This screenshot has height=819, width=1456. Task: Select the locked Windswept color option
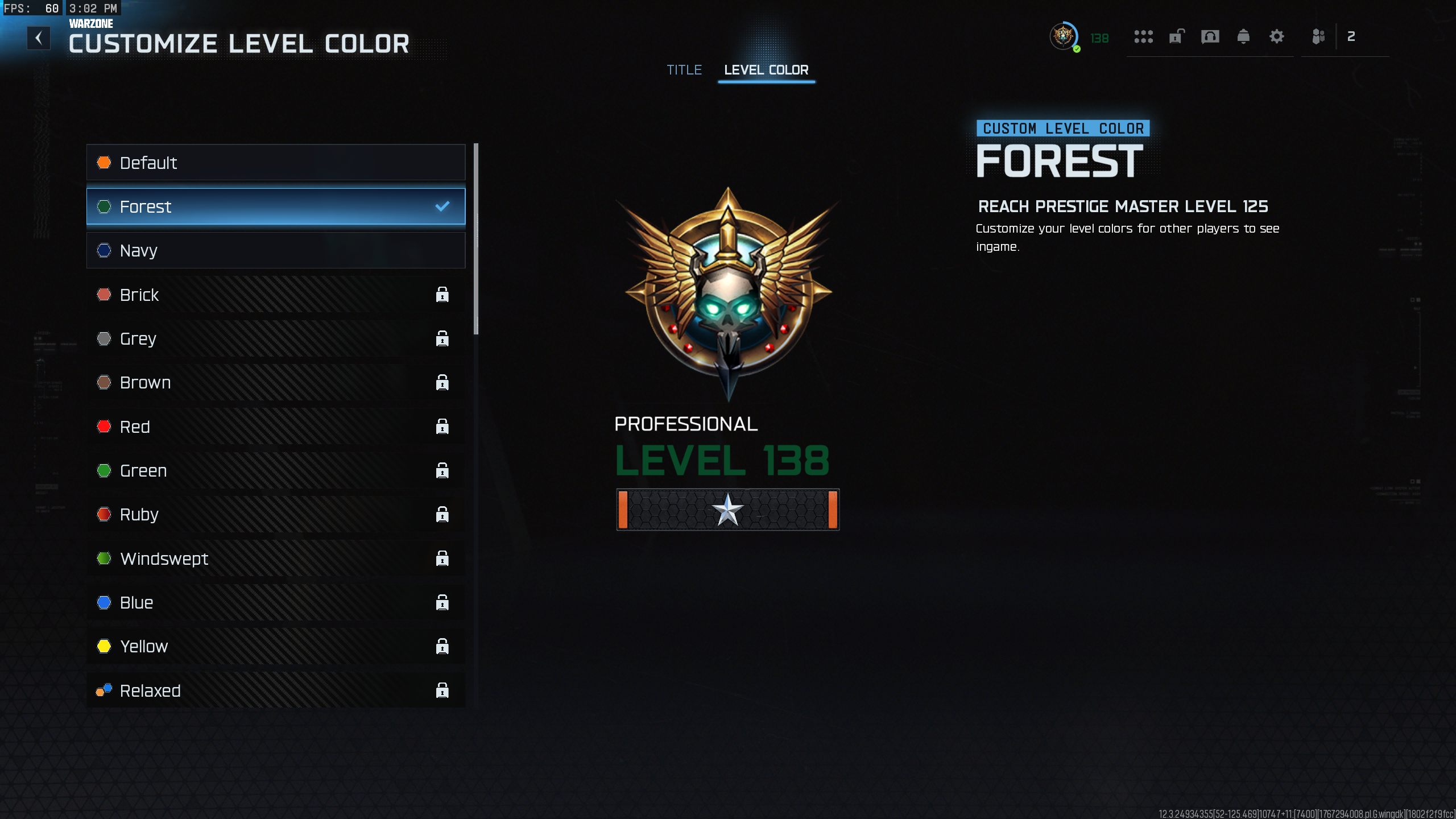pos(276,558)
